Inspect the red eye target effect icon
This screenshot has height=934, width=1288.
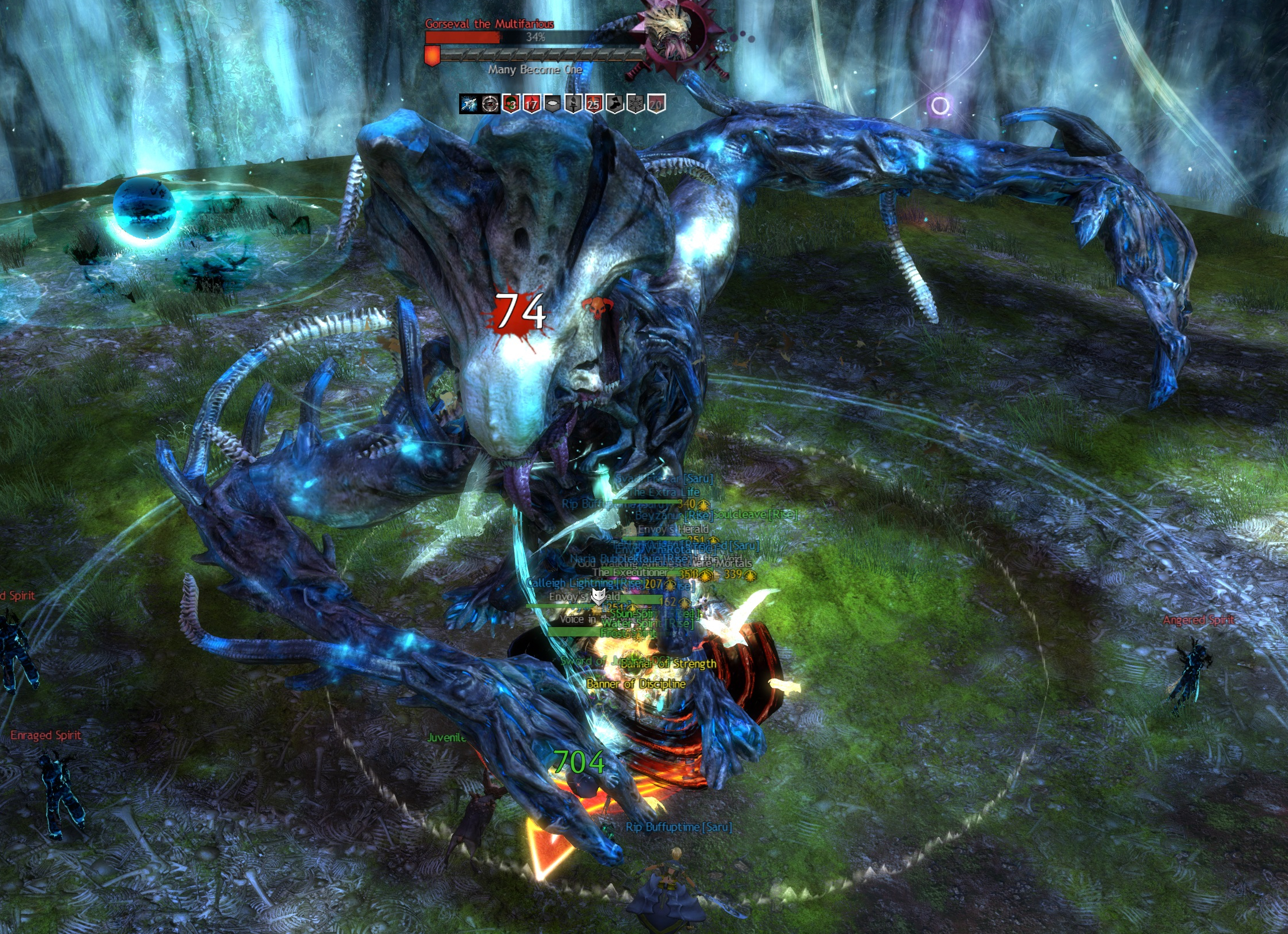coord(490,104)
